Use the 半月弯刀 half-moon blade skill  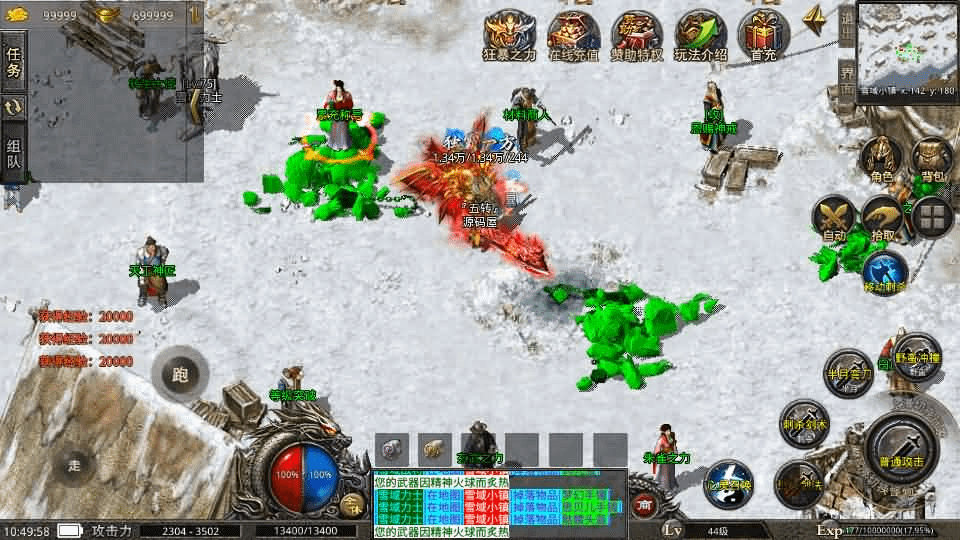tap(848, 372)
